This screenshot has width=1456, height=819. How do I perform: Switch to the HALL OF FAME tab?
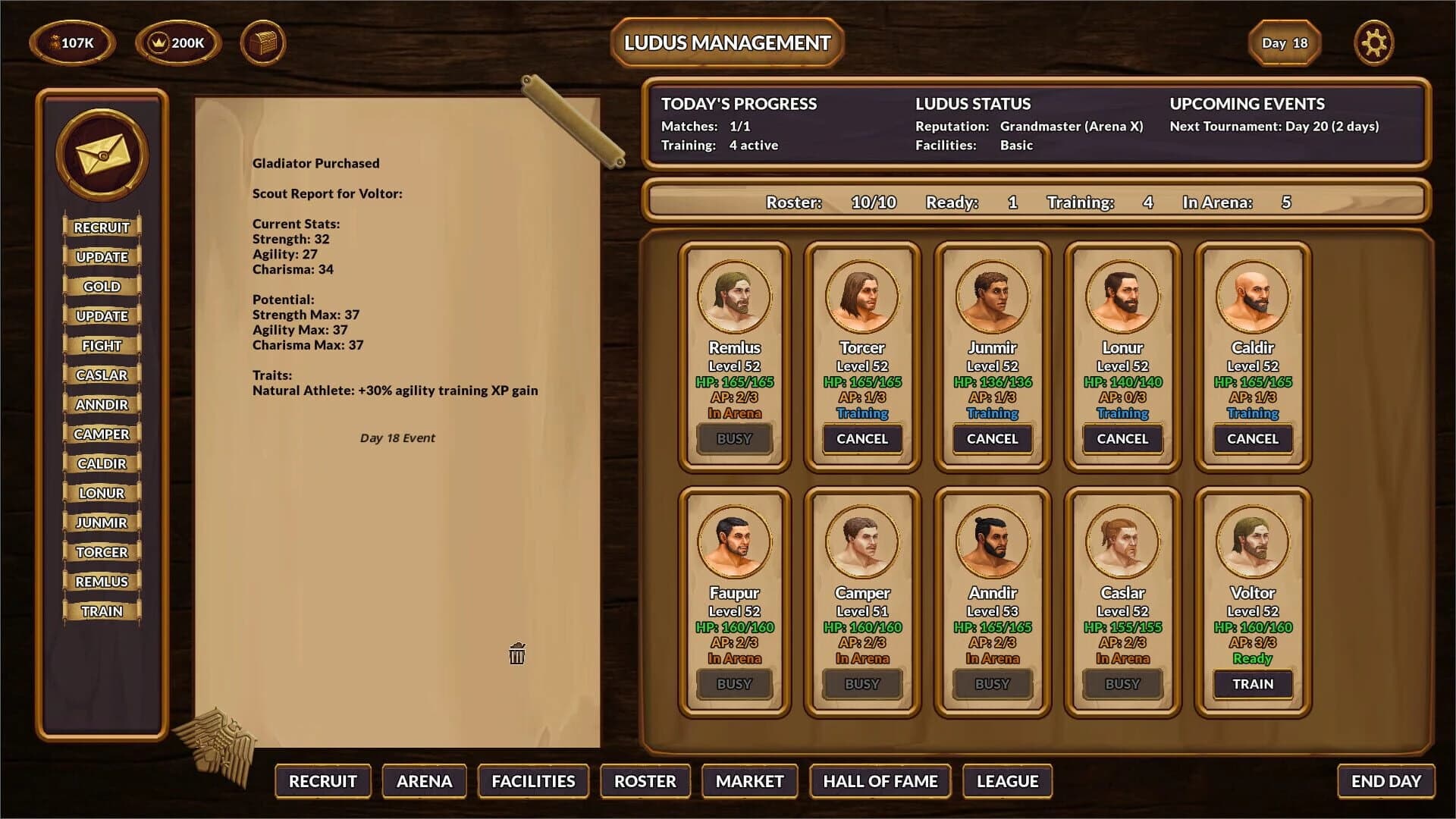click(880, 781)
